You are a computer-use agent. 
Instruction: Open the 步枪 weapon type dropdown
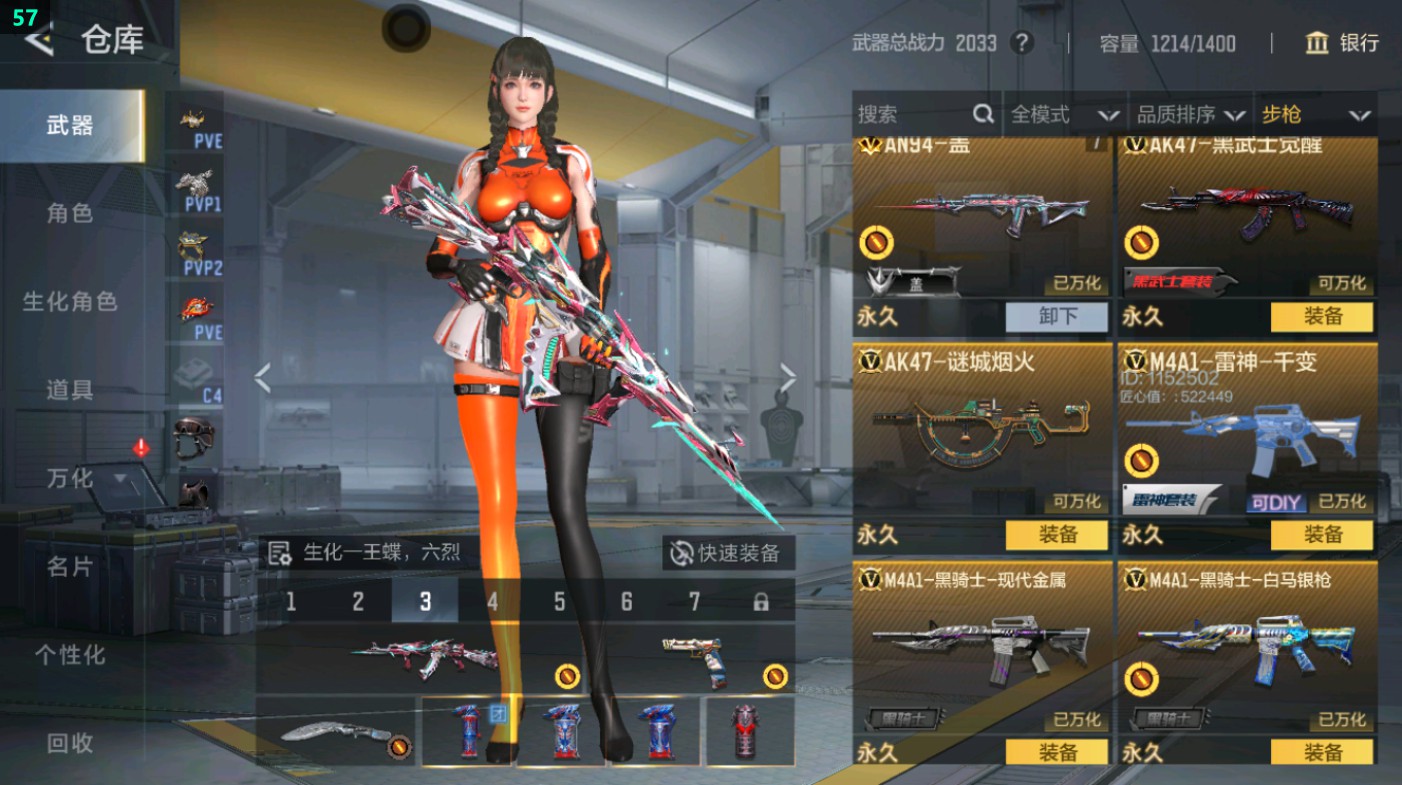[1315, 114]
